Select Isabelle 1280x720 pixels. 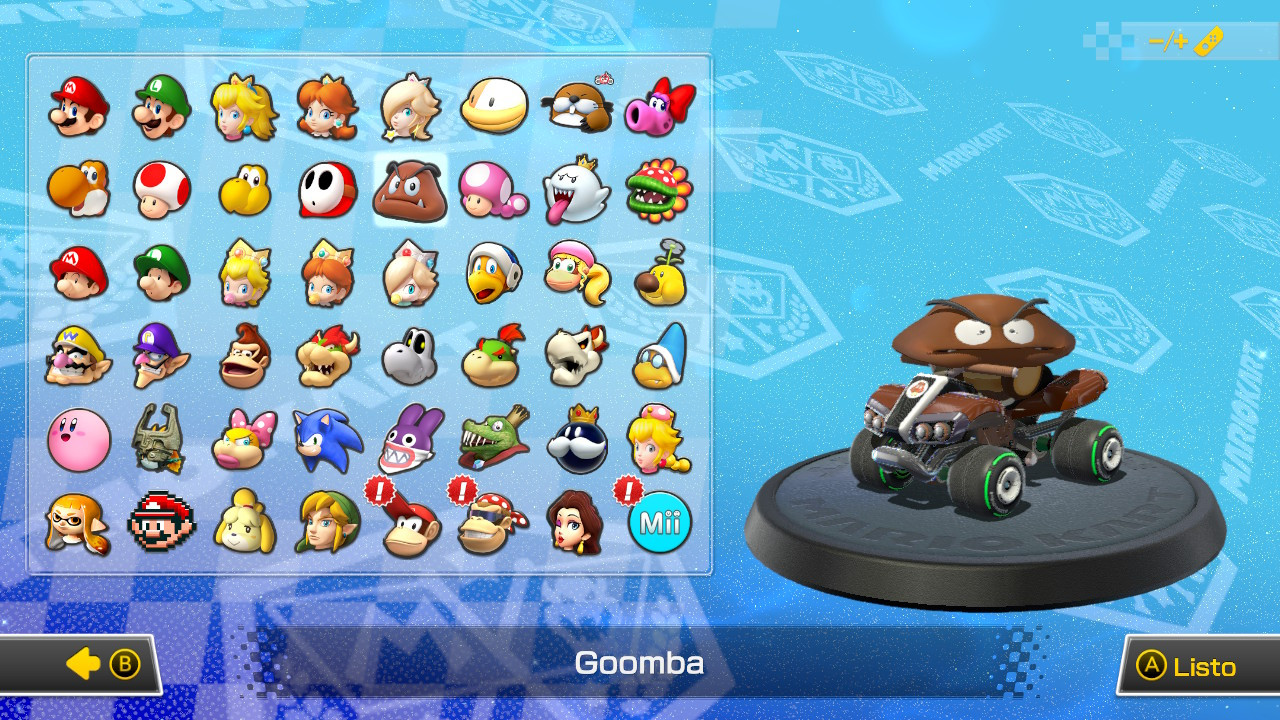click(244, 519)
